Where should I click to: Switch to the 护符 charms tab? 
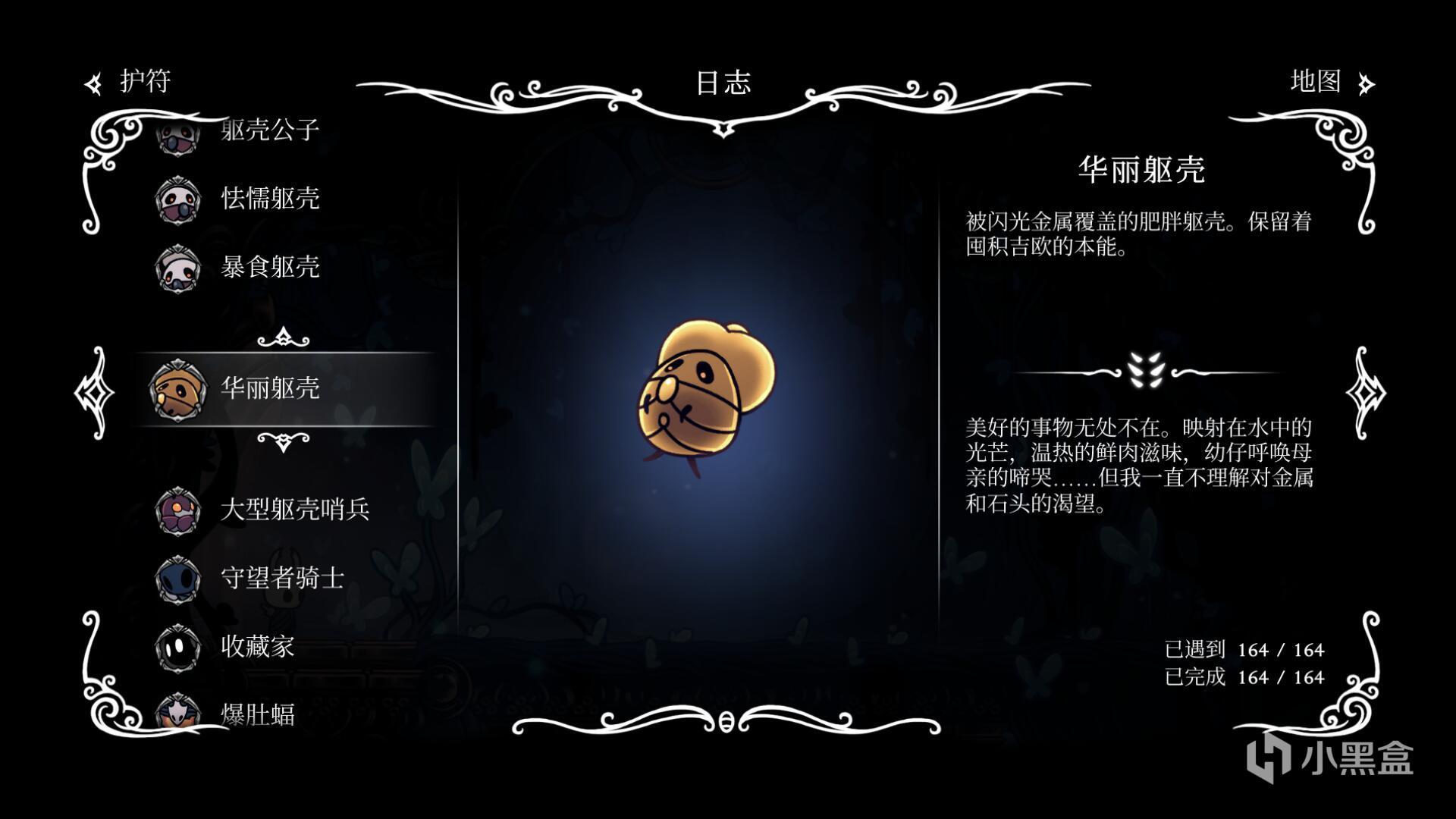(x=129, y=82)
